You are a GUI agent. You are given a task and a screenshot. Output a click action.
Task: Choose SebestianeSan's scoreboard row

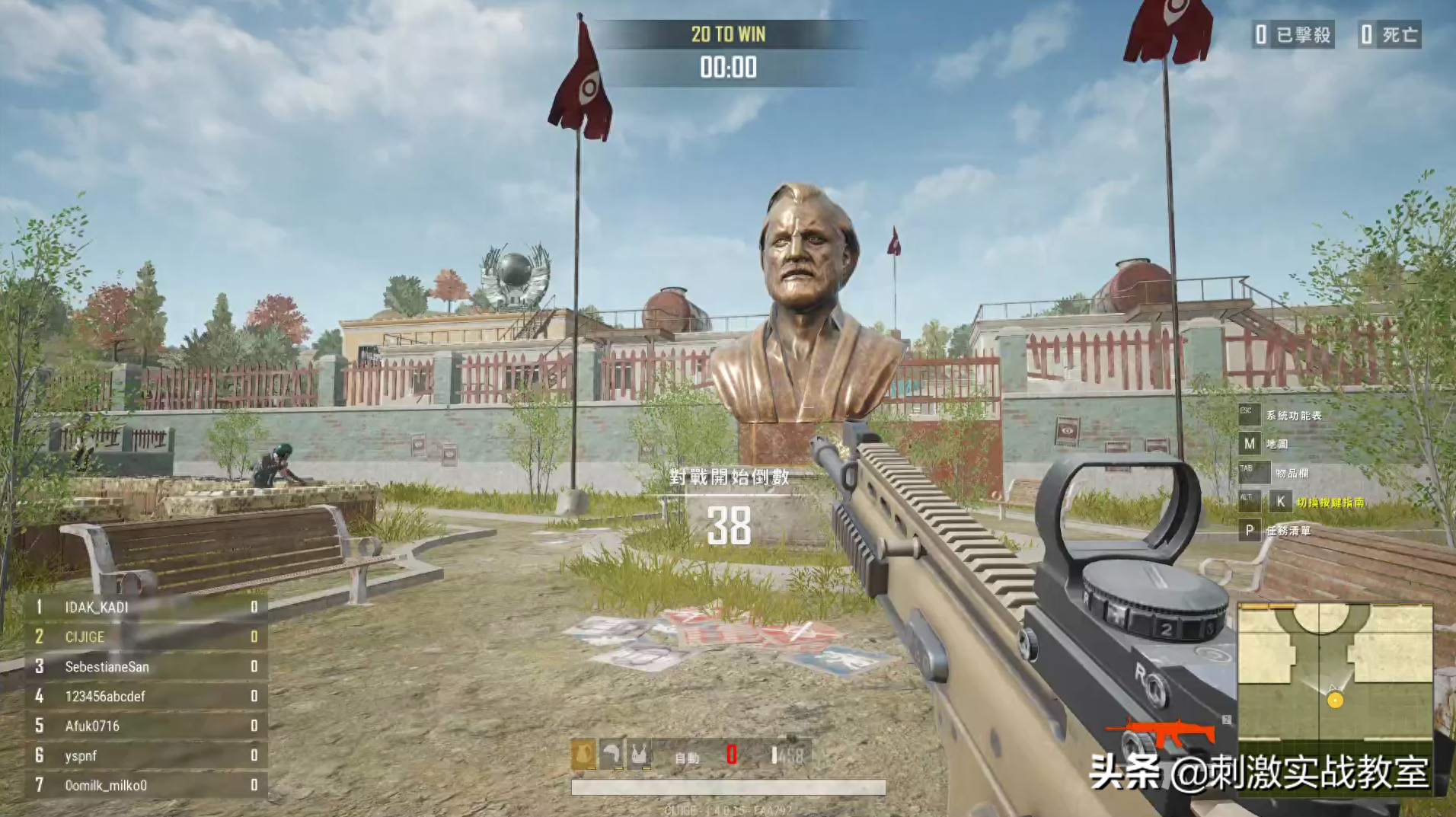pos(146,666)
